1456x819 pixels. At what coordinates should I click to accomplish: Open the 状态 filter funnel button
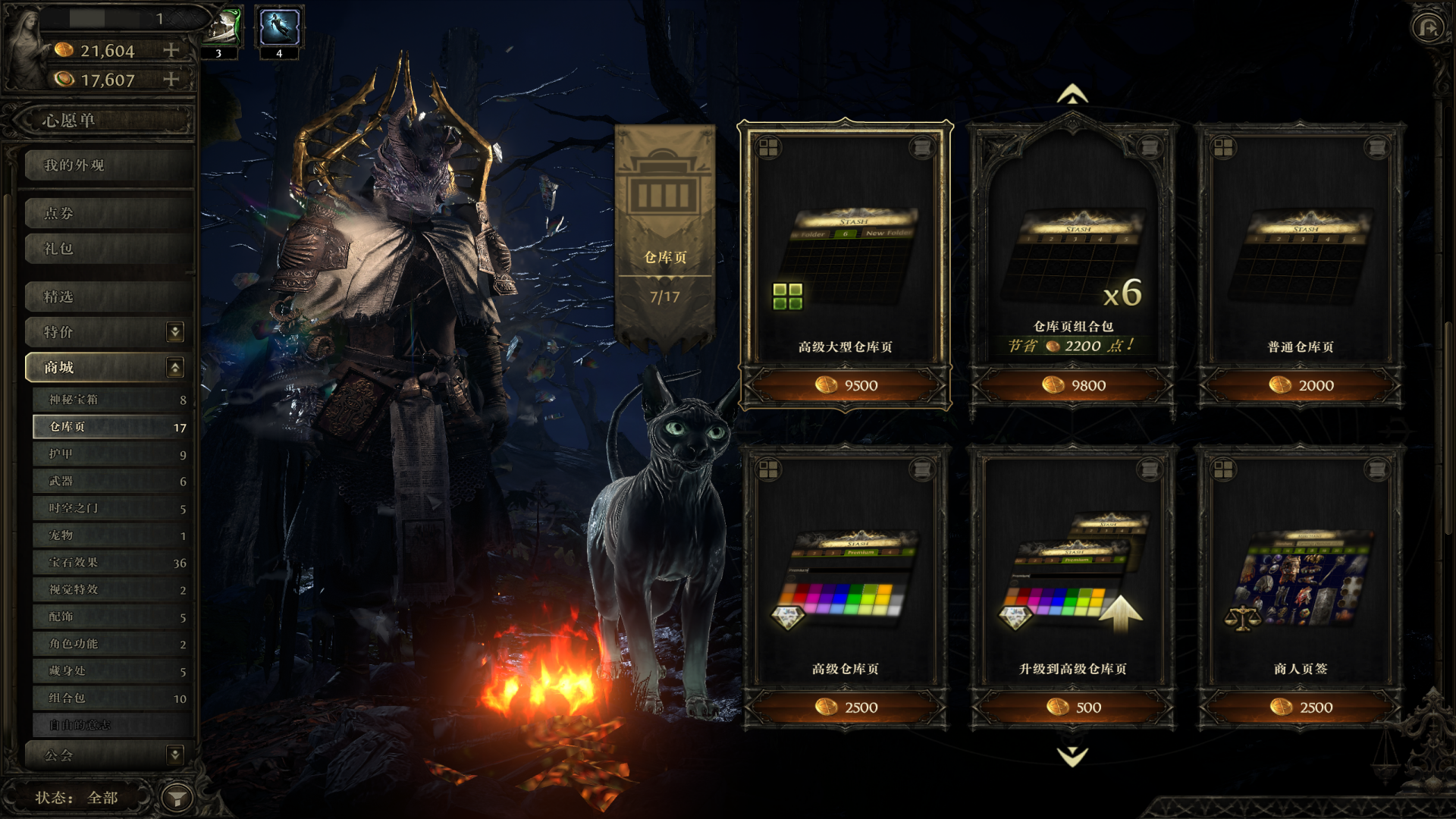[177, 798]
